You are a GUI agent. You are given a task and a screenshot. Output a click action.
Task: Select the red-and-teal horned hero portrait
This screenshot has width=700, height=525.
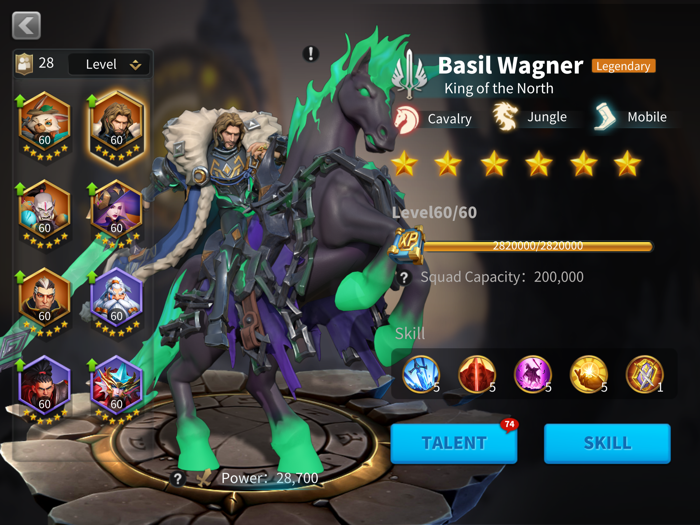click(x=117, y=386)
